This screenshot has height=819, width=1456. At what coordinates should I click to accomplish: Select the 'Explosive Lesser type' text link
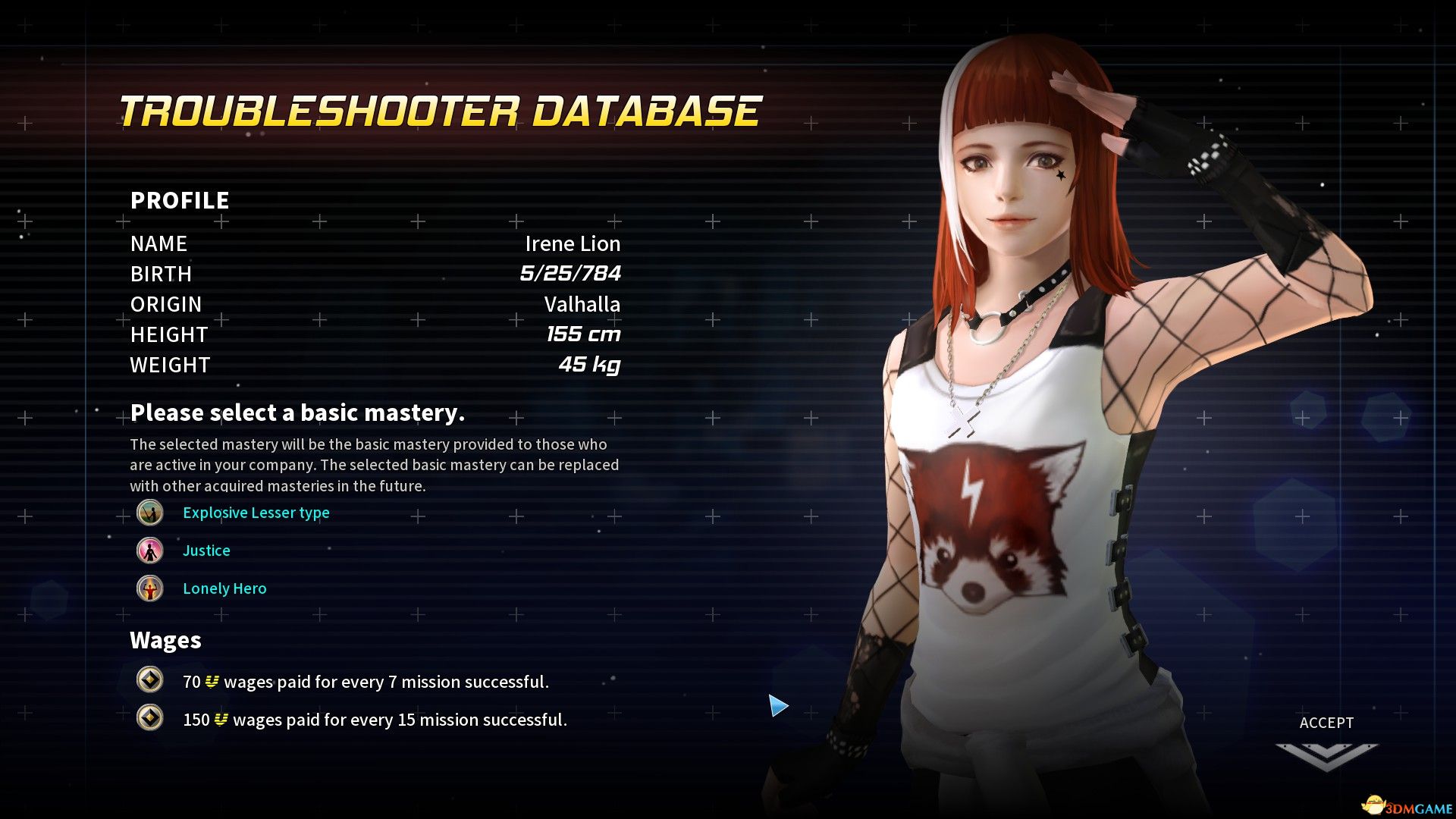[x=255, y=513]
